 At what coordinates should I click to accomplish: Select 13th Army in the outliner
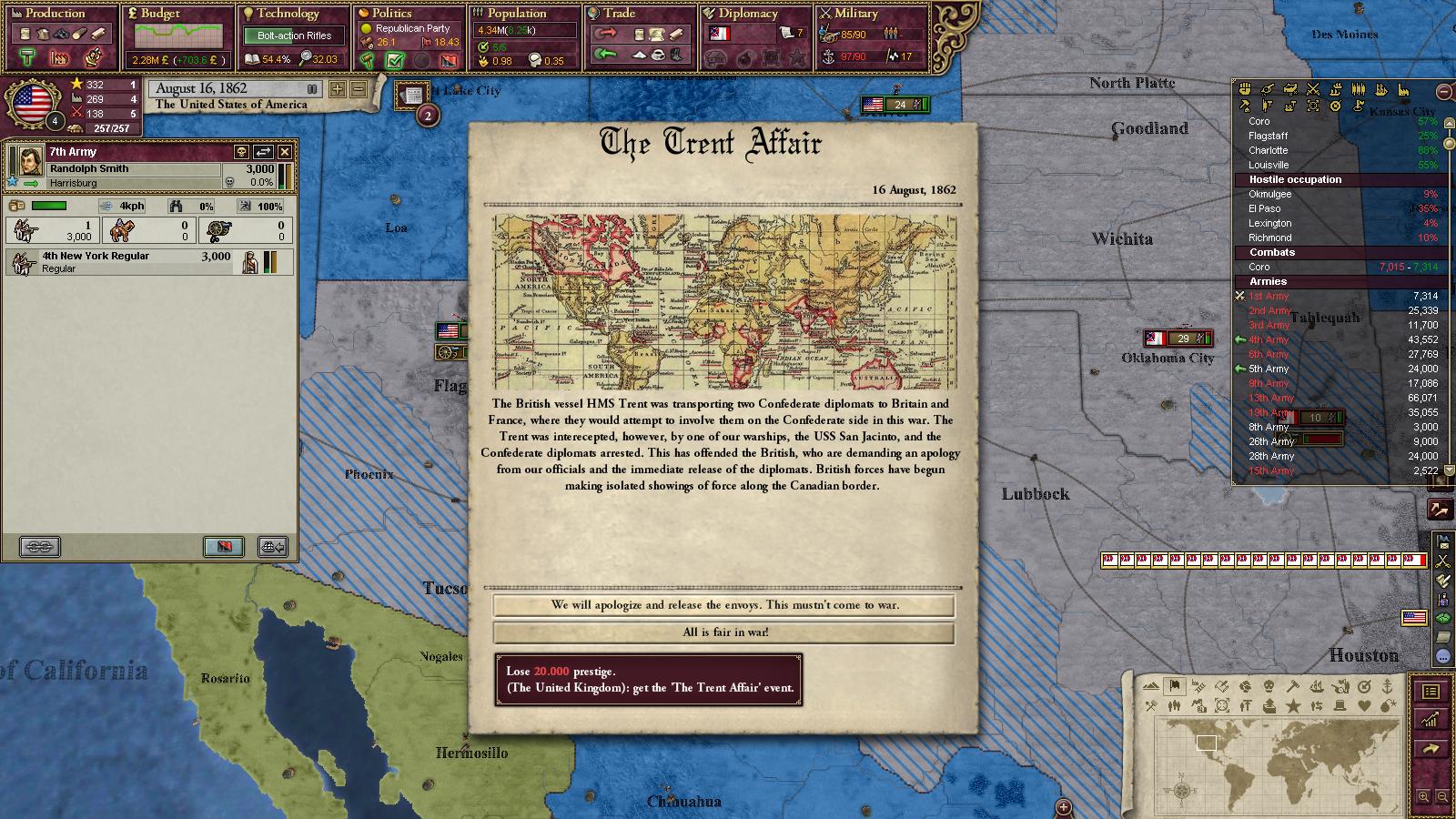pyautogui.click(x=1270, y=398)
